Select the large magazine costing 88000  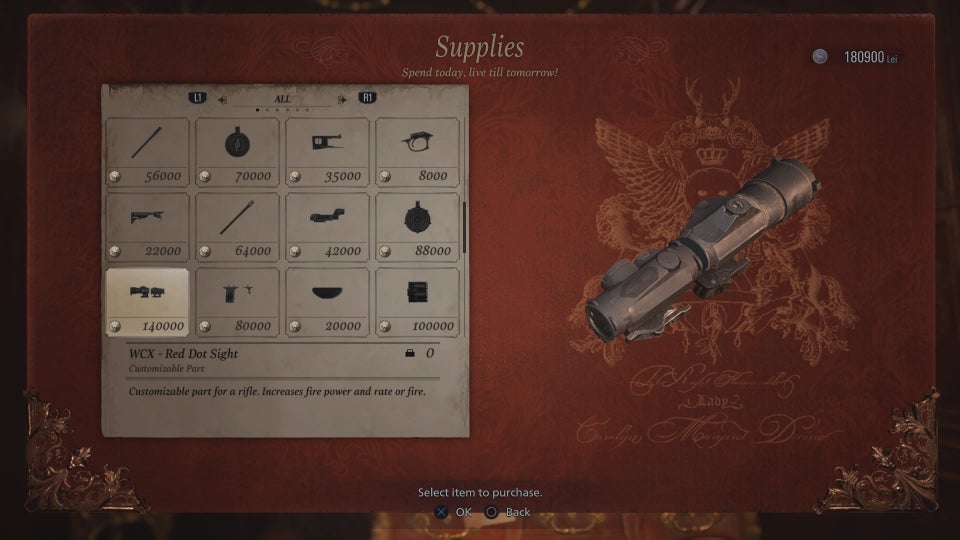tap(417, 227)
